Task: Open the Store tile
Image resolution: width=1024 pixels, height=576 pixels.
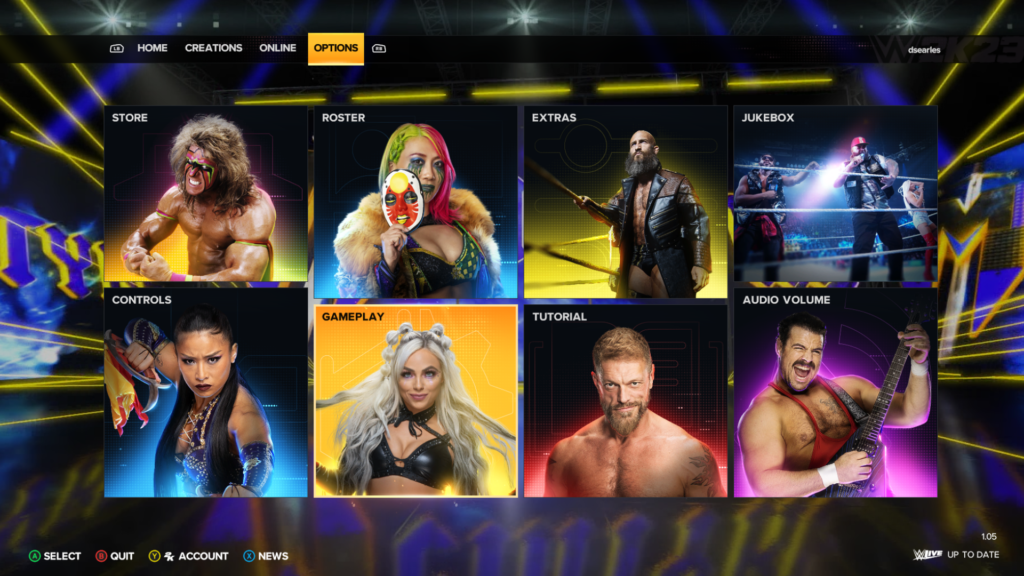Action: [x=205, y=194]
